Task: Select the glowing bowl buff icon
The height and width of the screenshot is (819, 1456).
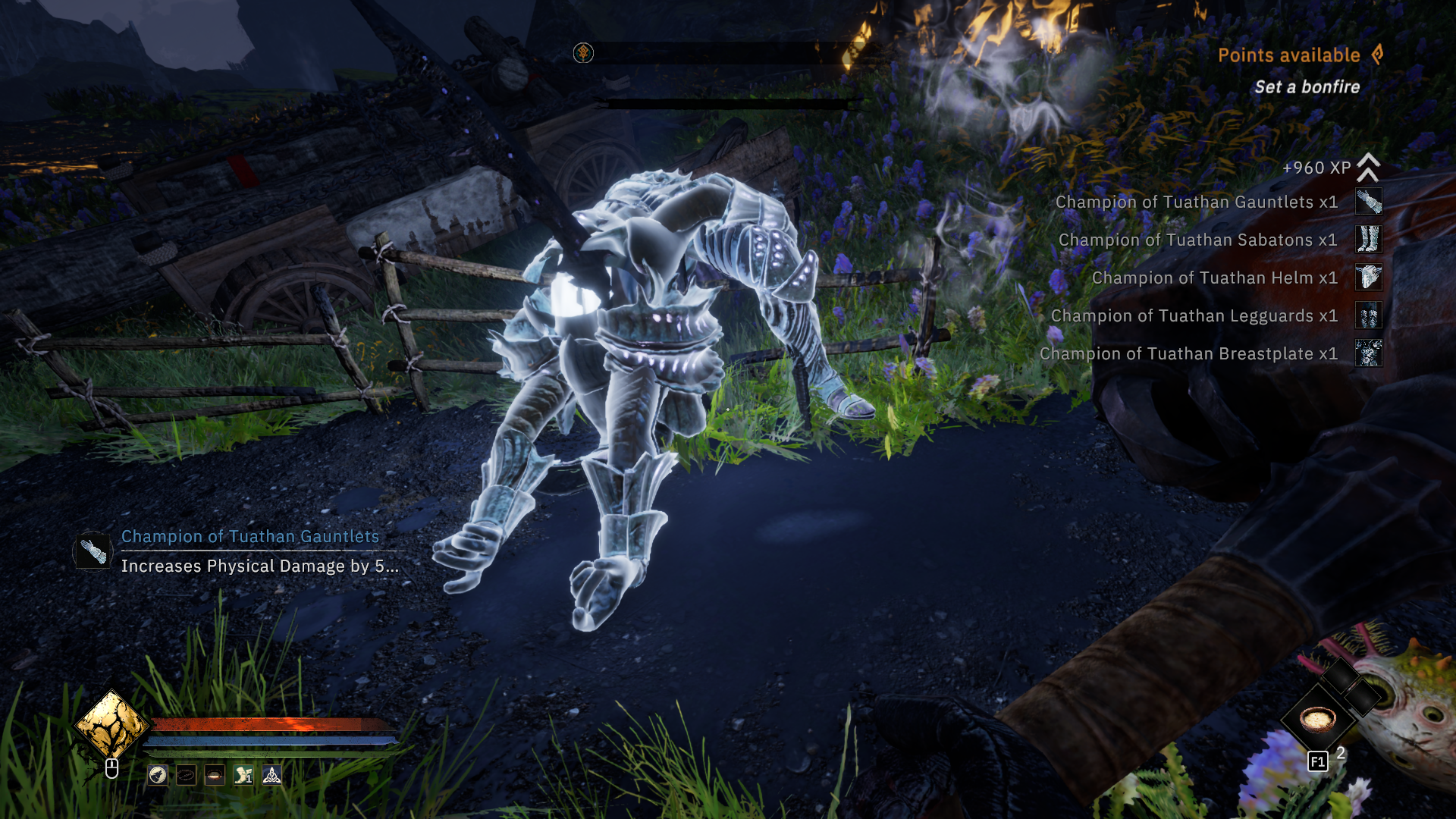Action: coord(215,775)
